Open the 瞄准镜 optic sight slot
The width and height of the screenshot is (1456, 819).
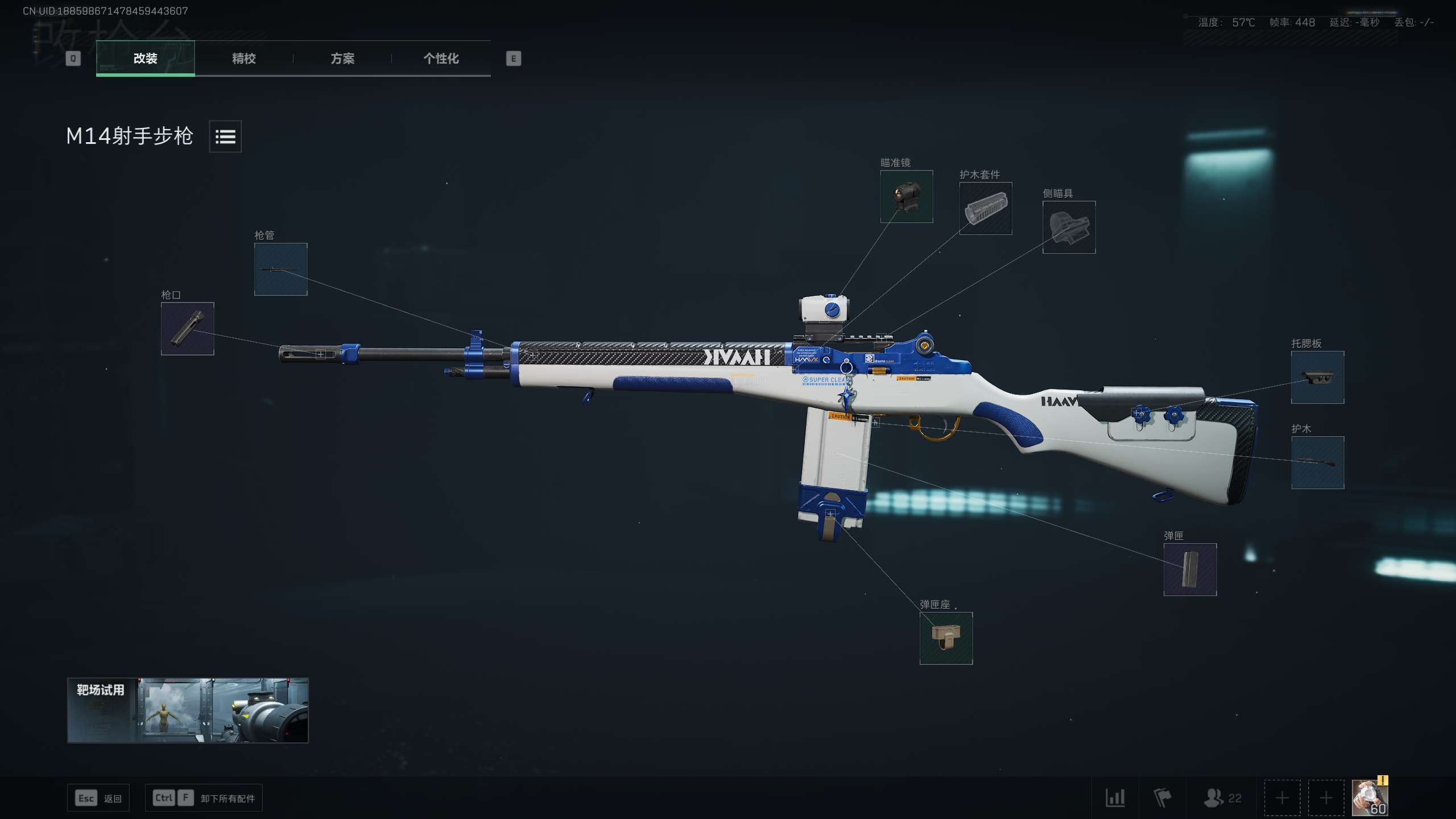point(907,197)
